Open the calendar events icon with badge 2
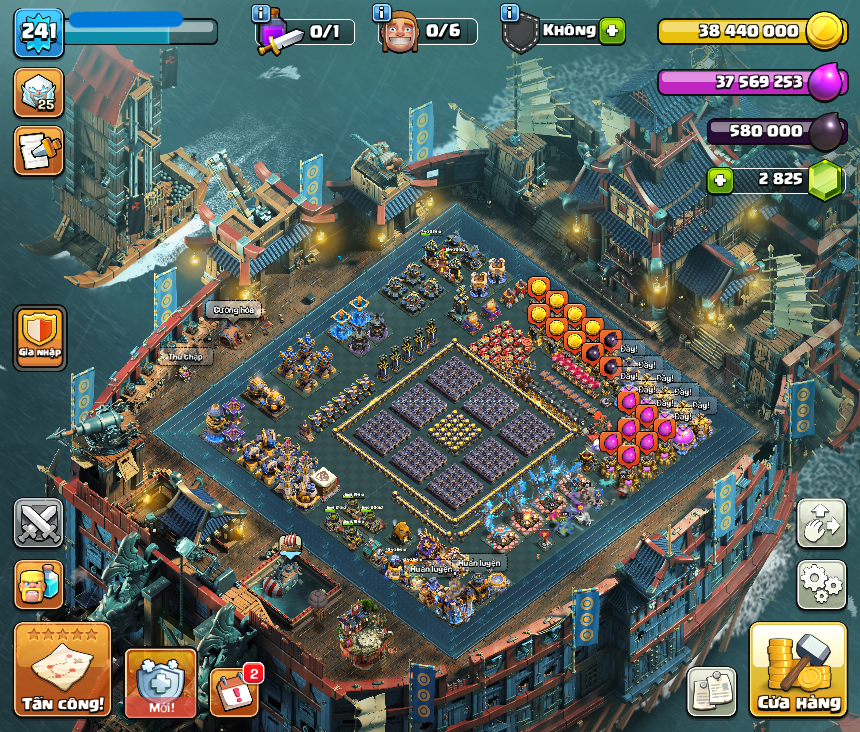Image resolution: width=860 pixels, height=732 pixels. (234, 691)
